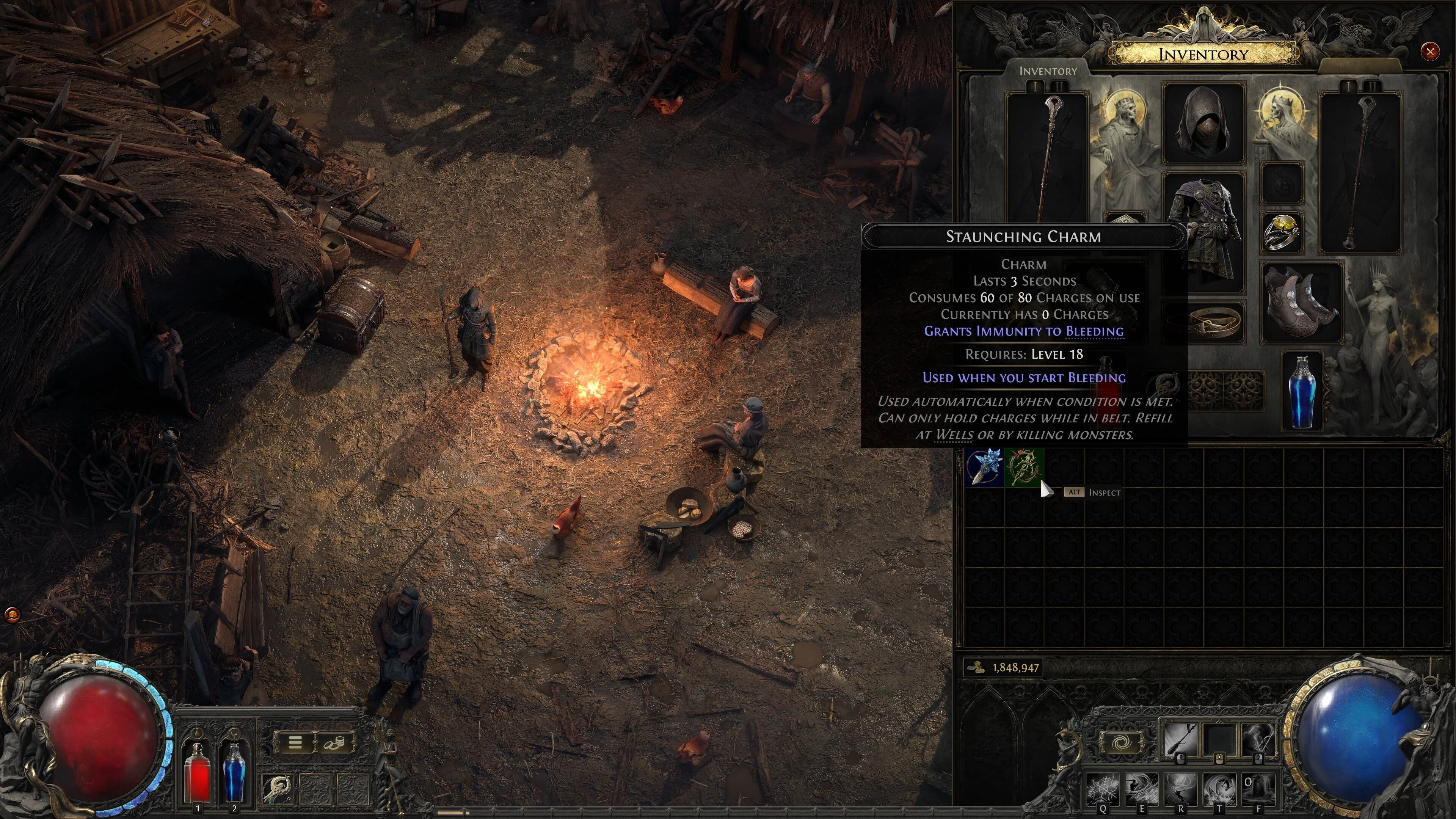Select the yellow gem ring slot

[x=1282, y=232]
